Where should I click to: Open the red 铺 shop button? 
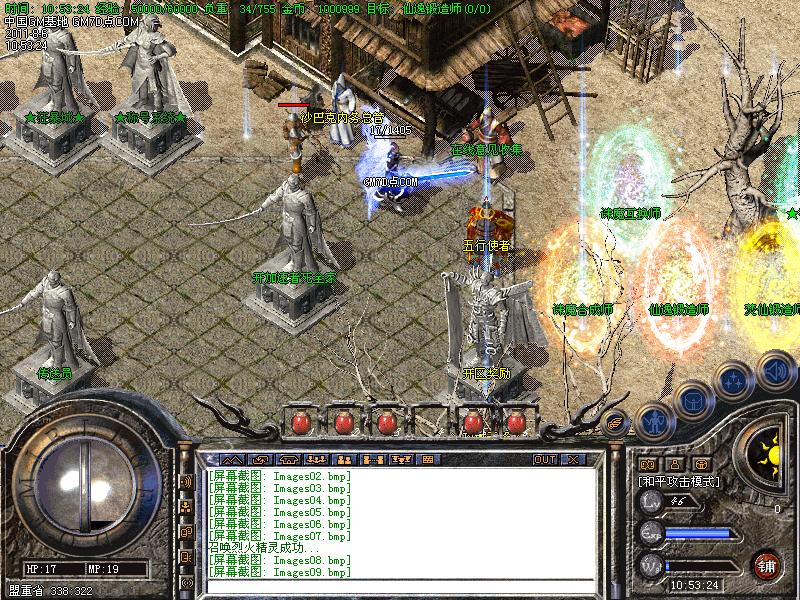[x=768, y=564]
